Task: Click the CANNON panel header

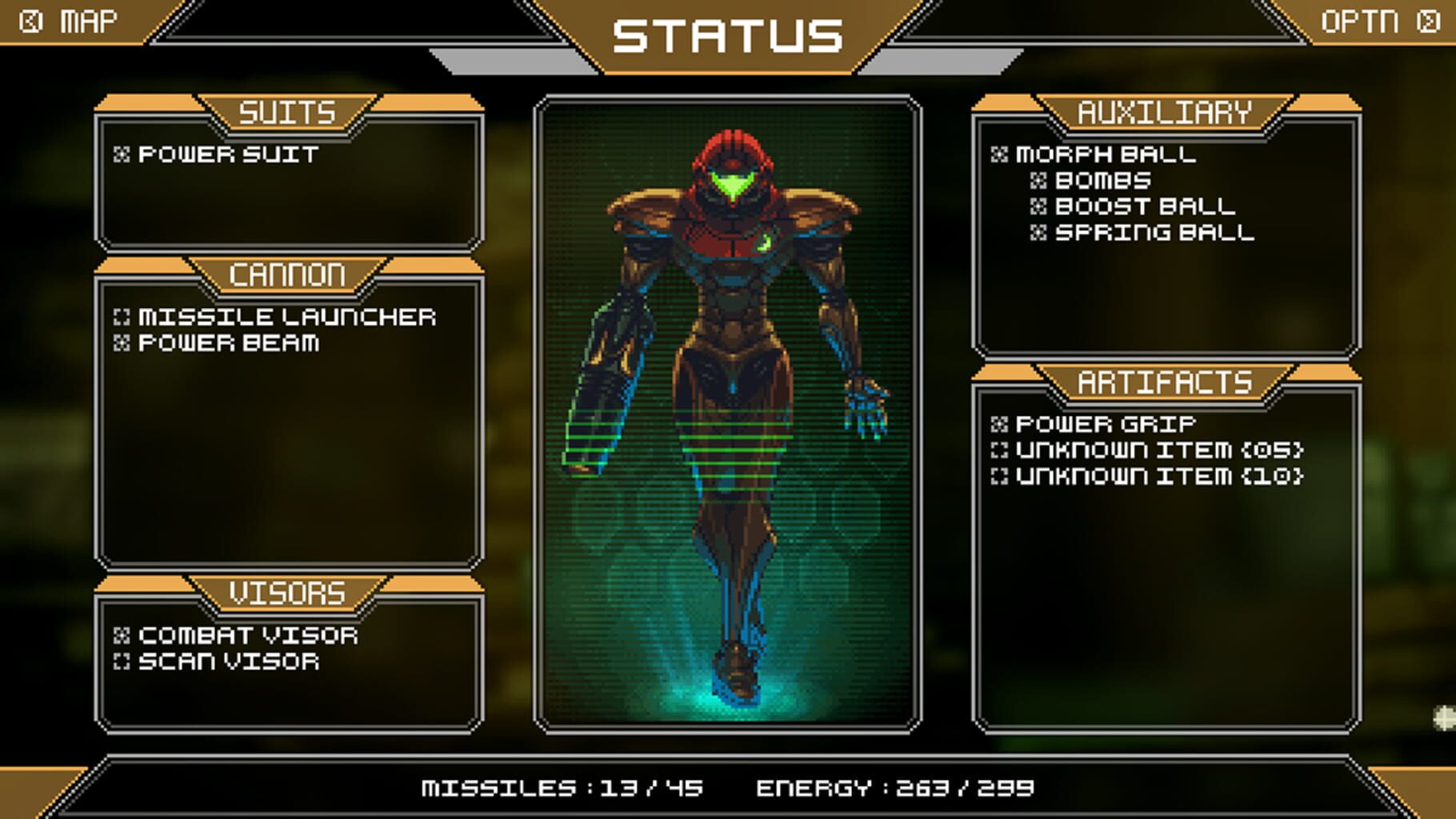Action: click(x=288, y=274)
